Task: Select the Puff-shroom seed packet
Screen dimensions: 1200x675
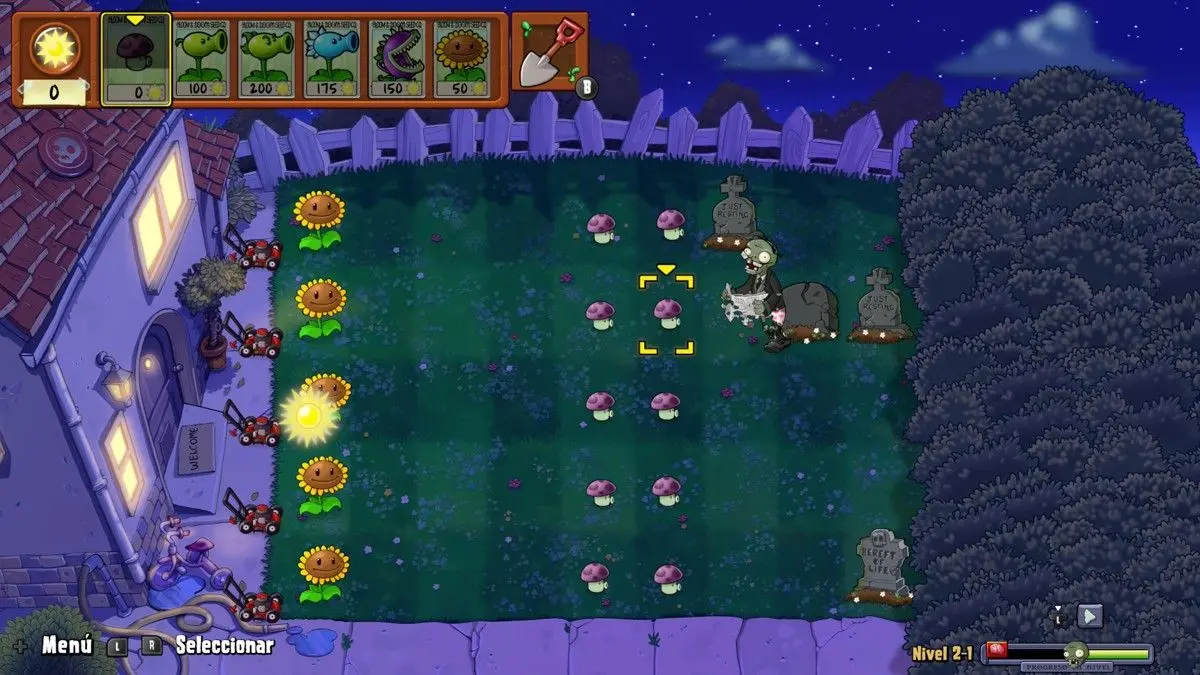Action: [136, 59]
